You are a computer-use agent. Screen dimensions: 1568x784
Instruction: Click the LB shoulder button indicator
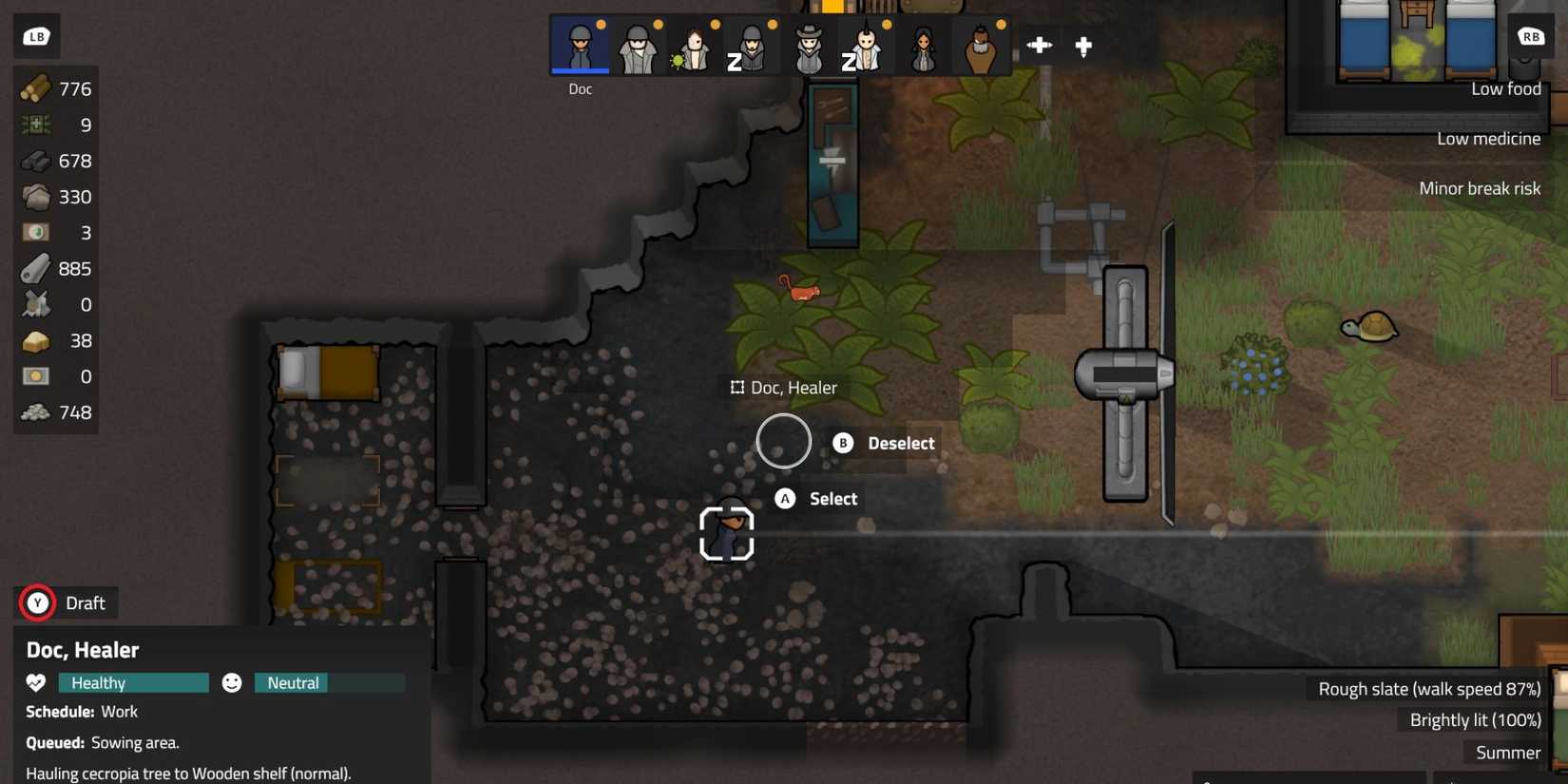click(36, 35)
